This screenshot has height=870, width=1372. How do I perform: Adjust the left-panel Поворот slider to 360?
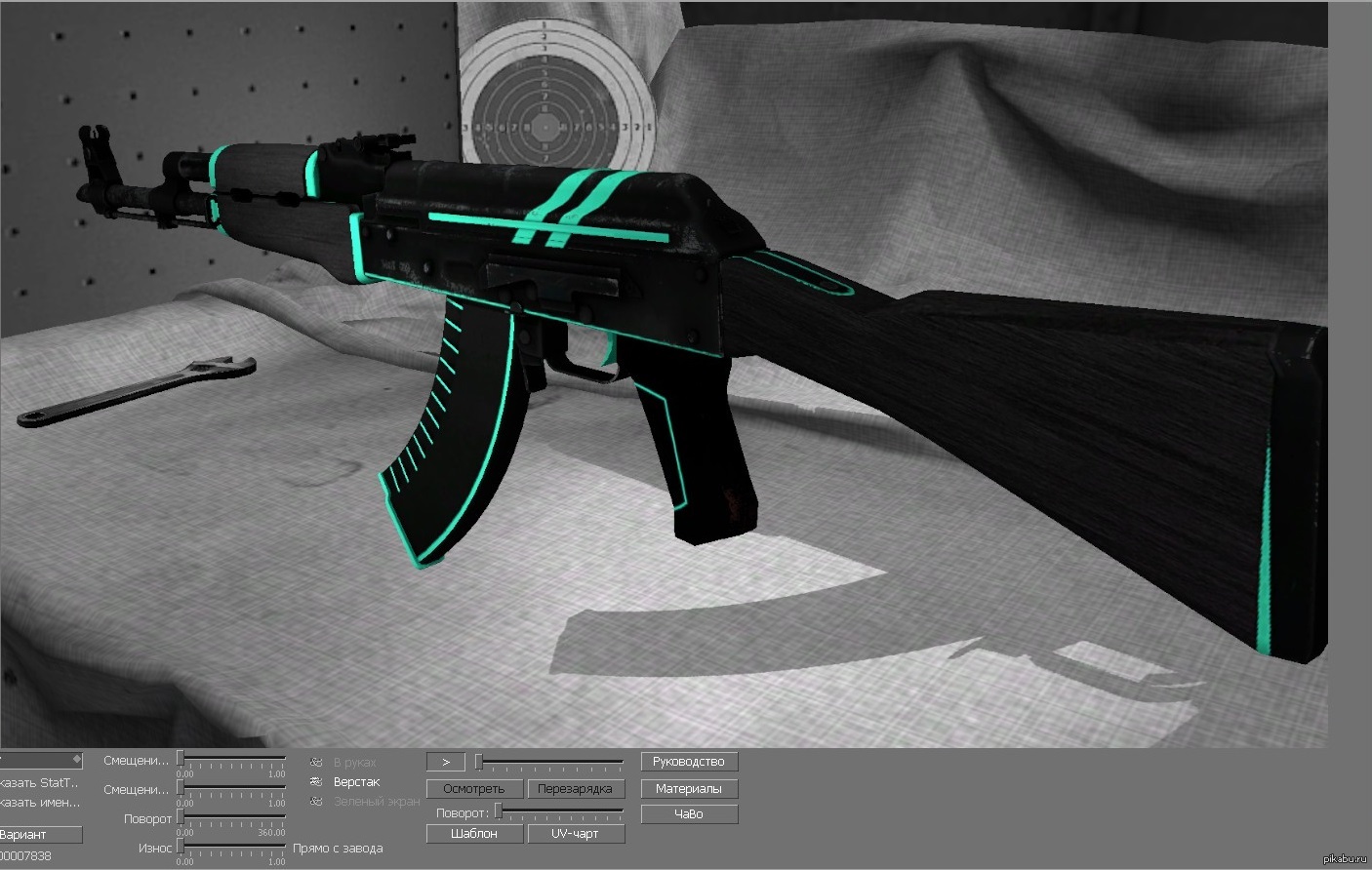[284, 816]
